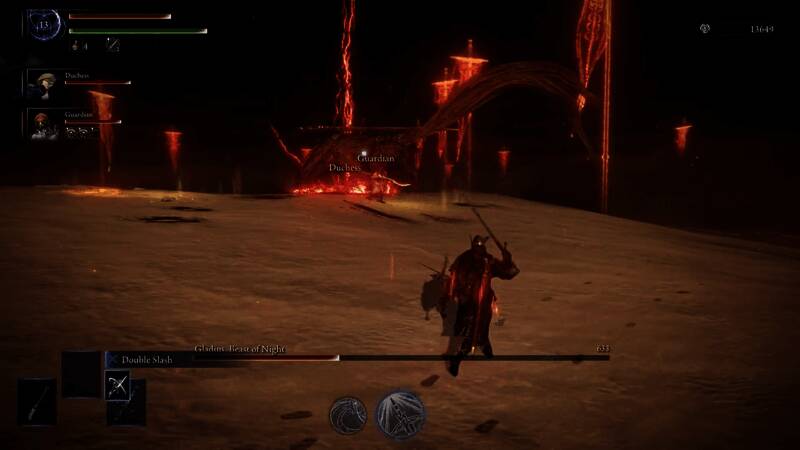
Task: Select the left-hand weapon slot
Action: [36, 402]
